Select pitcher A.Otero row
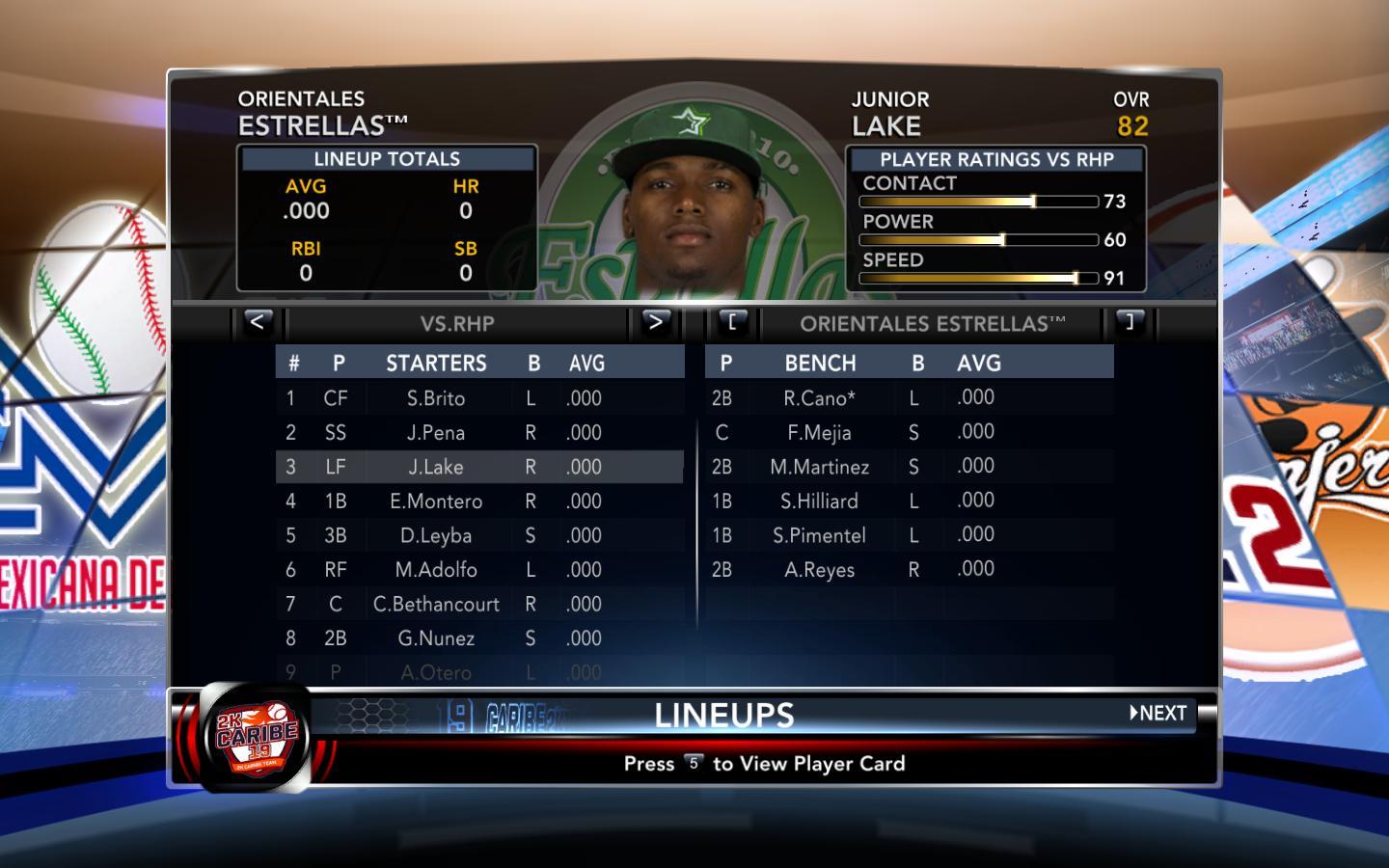The width and height of the screenshot is (1389, 868). coord(436,672)
